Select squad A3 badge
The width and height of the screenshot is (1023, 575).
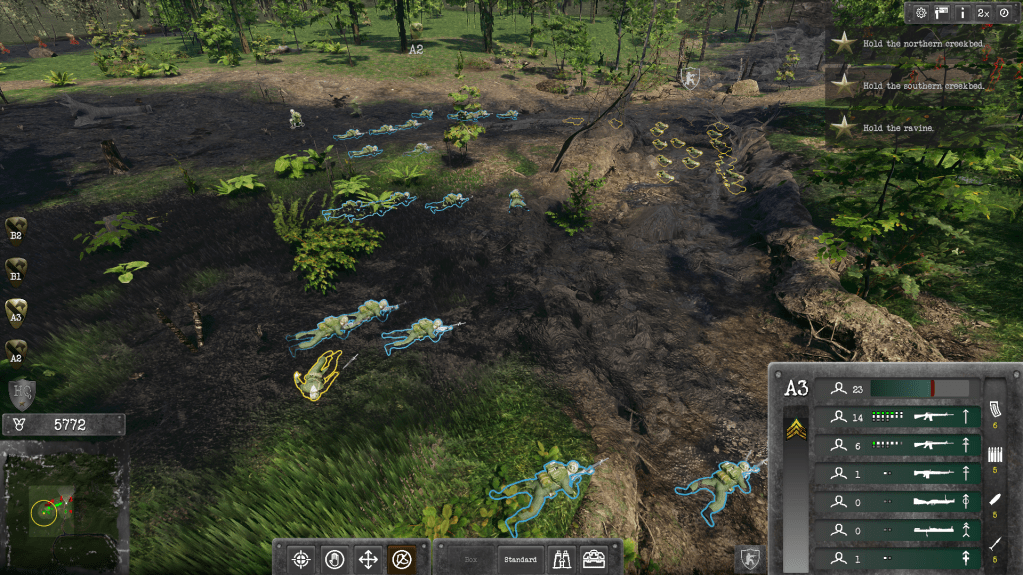pyautogui.click(x=16, y=310)
